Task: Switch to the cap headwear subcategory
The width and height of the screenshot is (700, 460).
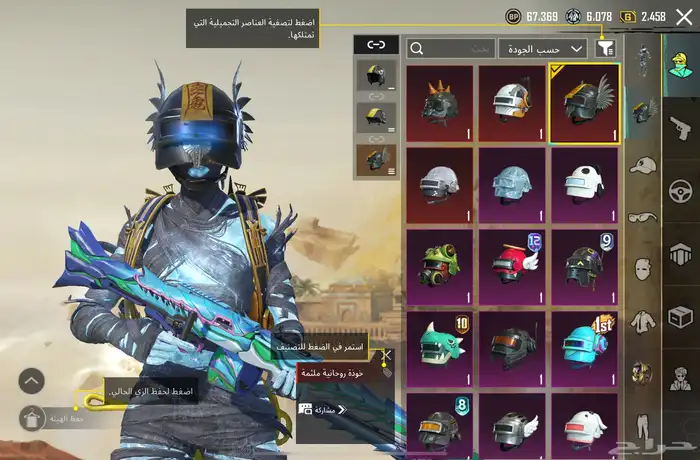Action: [x=643, y=164]
